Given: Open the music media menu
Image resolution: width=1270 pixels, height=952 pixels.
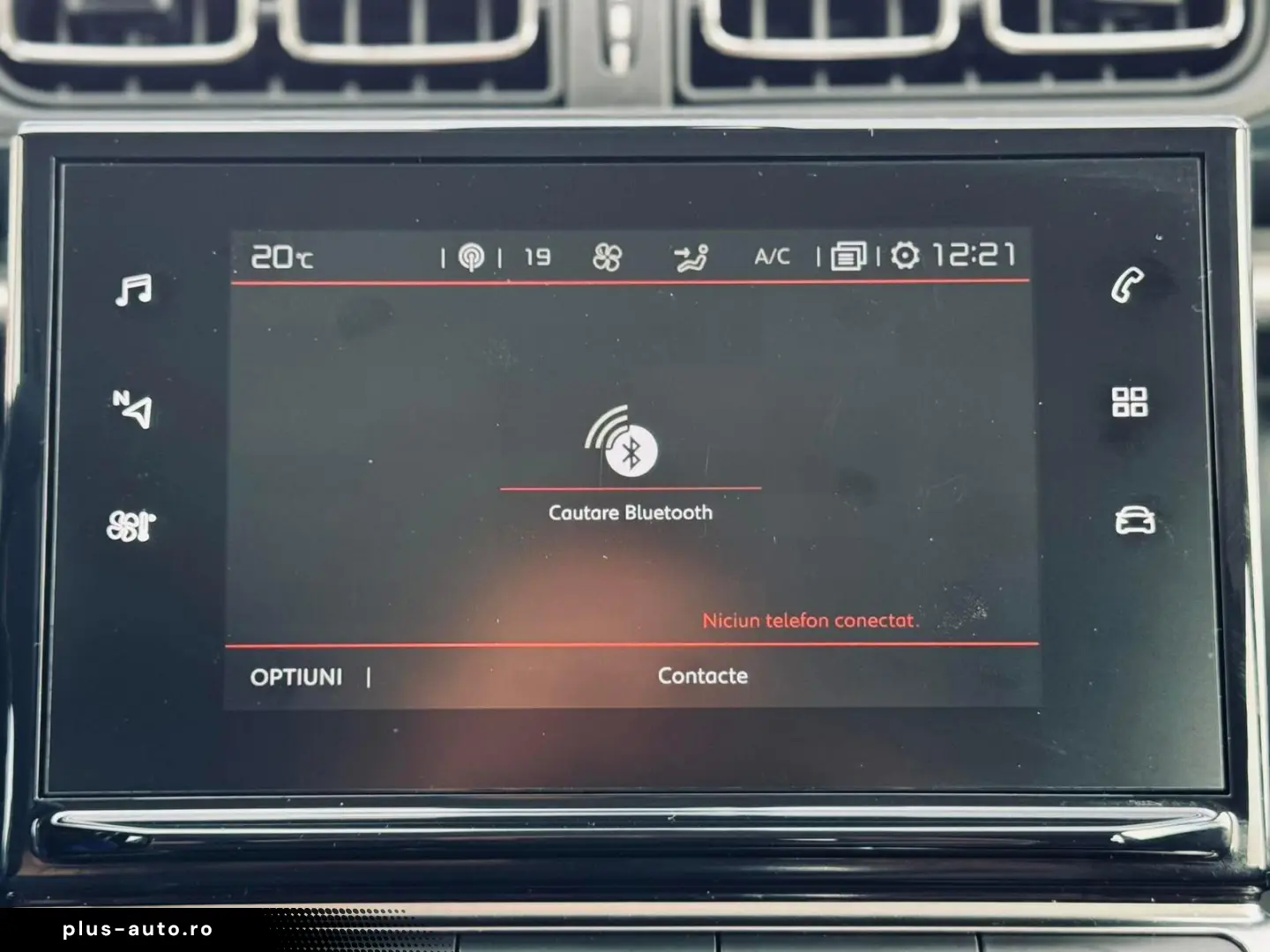Looking at the screenshot, I should [x=133, y=289].
